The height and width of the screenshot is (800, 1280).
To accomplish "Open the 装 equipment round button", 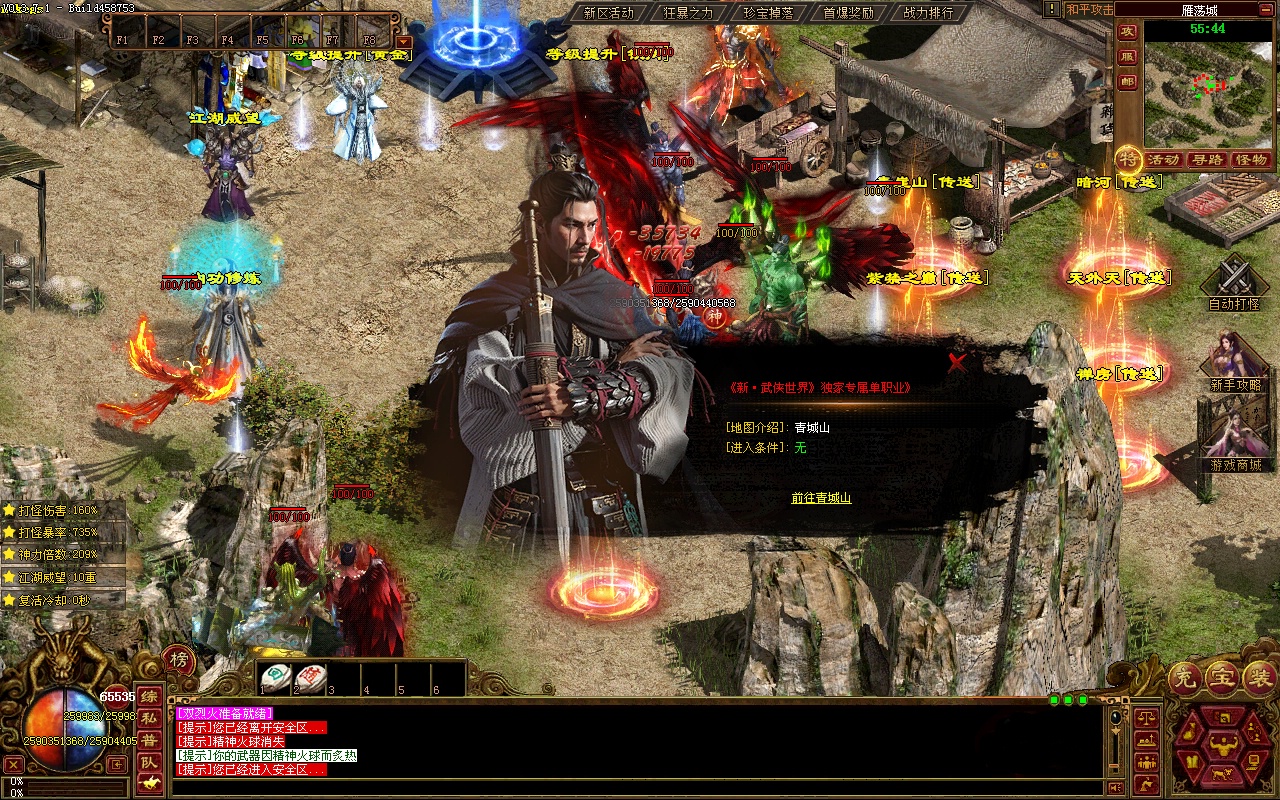I will click(x=1260, y=679).
